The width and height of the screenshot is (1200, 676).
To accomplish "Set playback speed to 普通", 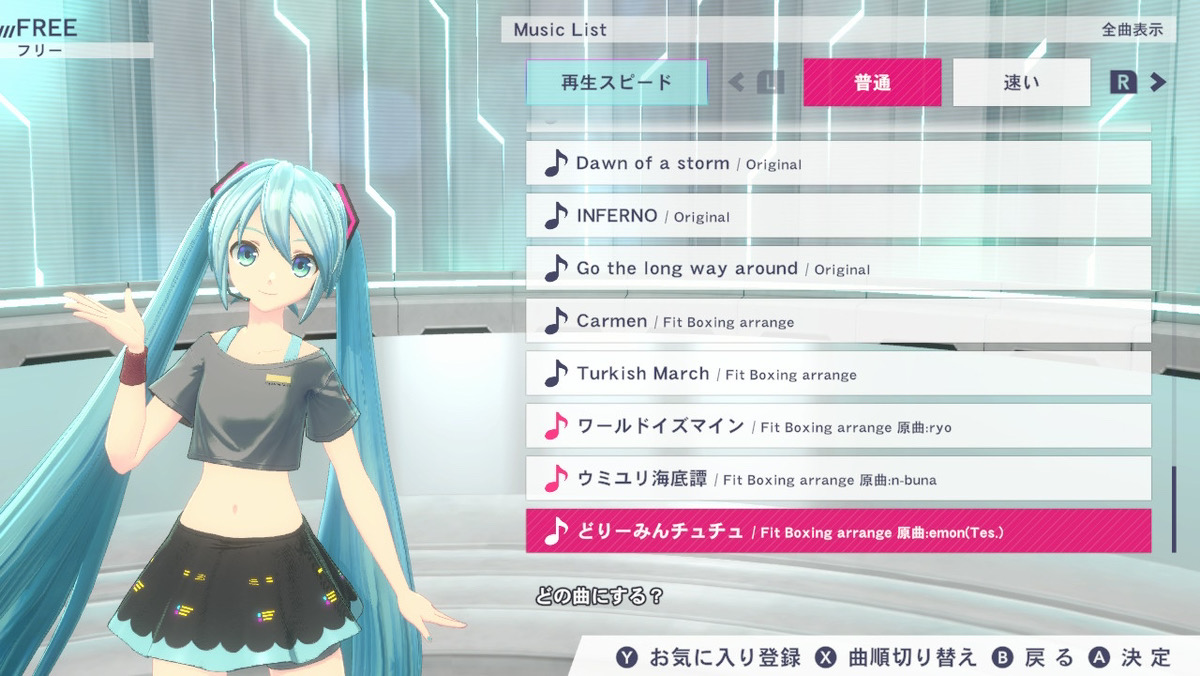I will tap(872, 83).
